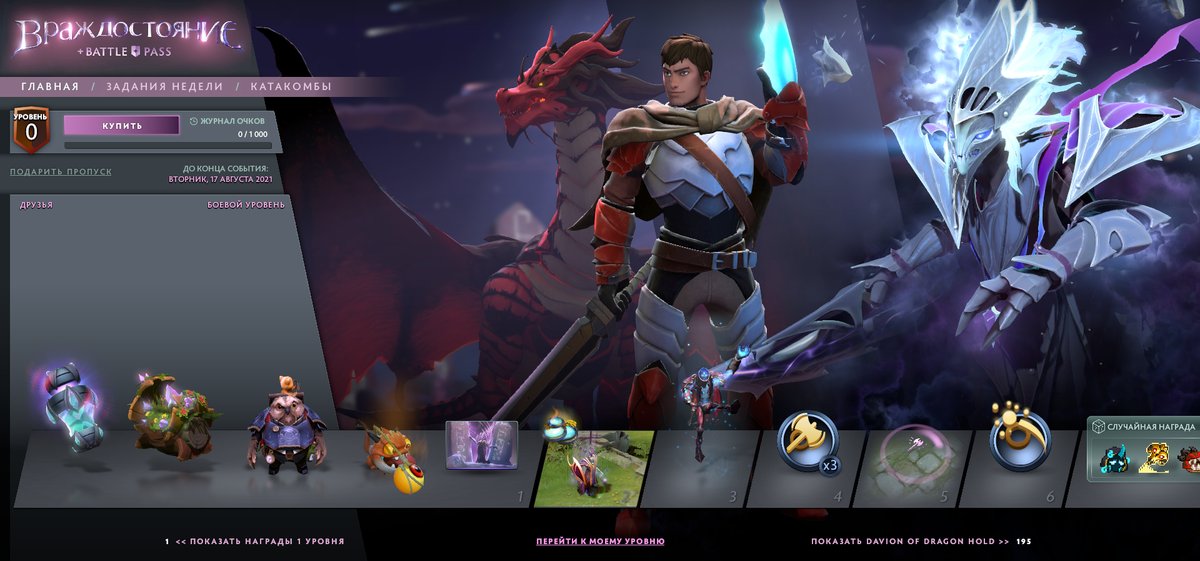Viewport: 1200px width, 561px height.
Task: Show Davion of Dragon Hold rewards
Action: click(x=910, y=541)
